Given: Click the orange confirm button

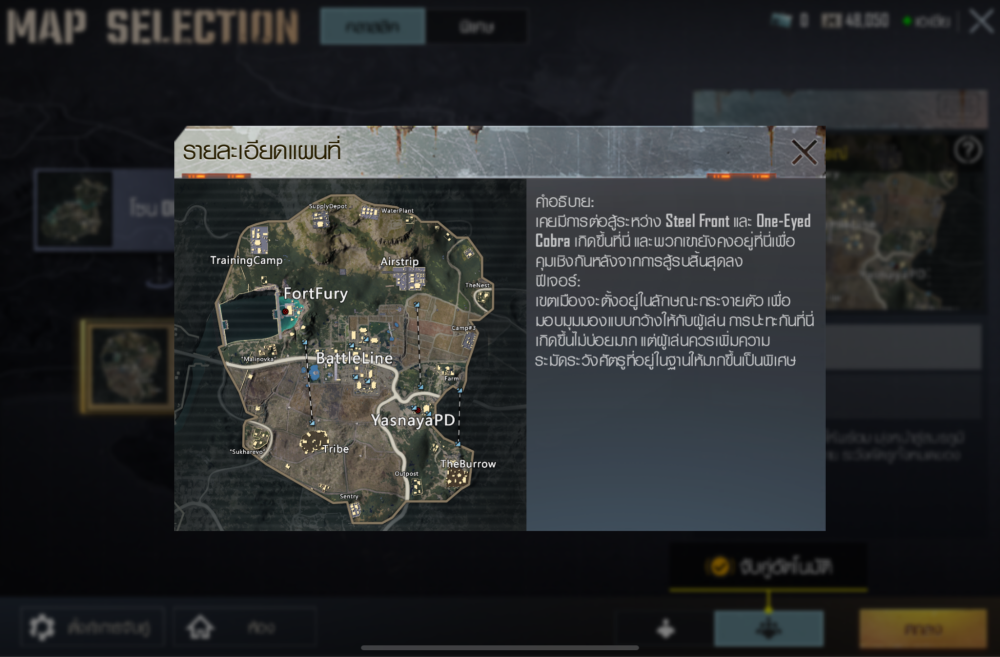Looking at the screenshot, I should [x=922, y=629].
